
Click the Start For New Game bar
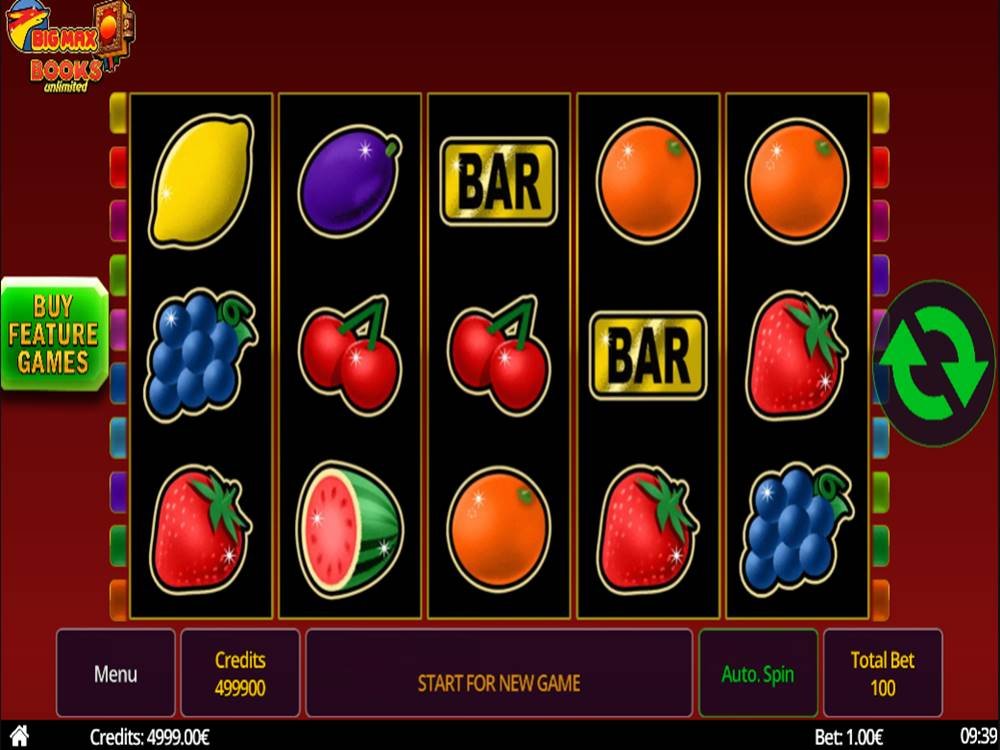click(498, 683)
